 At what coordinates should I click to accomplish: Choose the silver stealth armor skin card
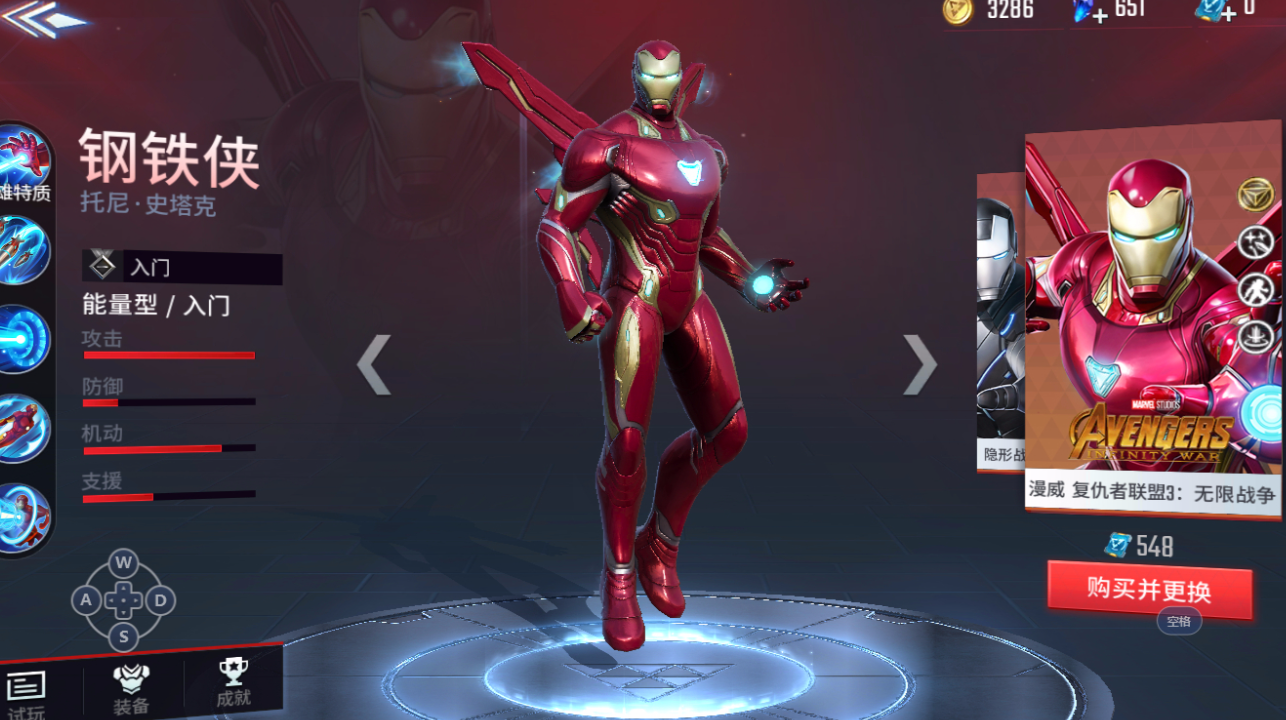(999, 320)
